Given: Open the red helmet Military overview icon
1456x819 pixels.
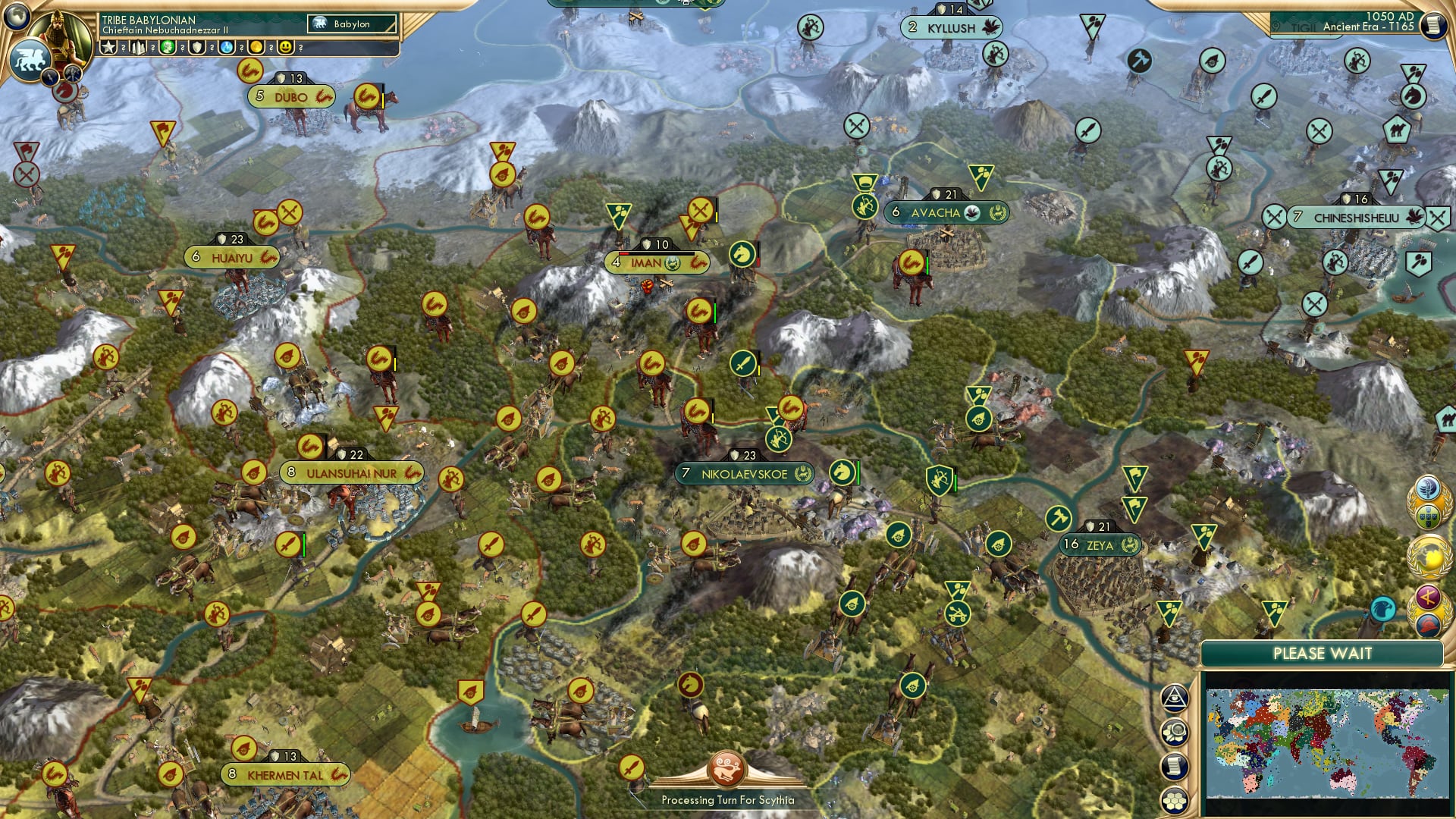Looking at the screenshot, I should click(1427, 622).
